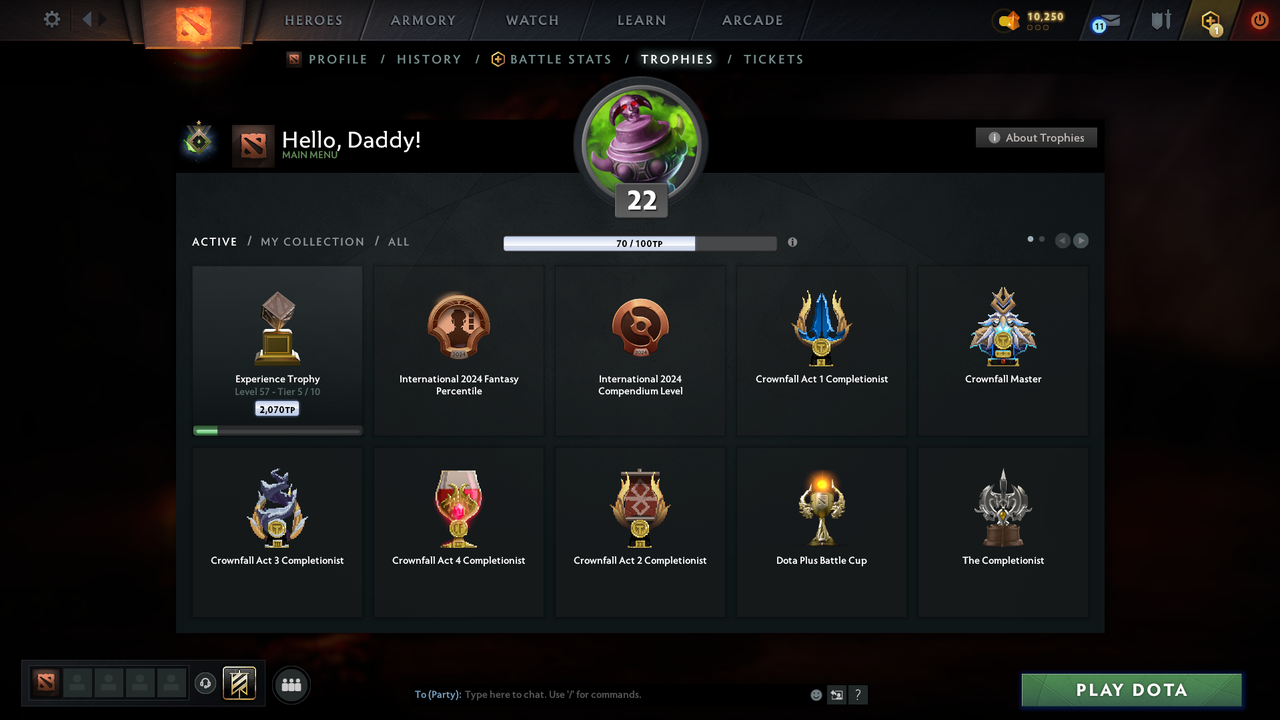Switch to the MY COLLECTION trophy filter

312,241
